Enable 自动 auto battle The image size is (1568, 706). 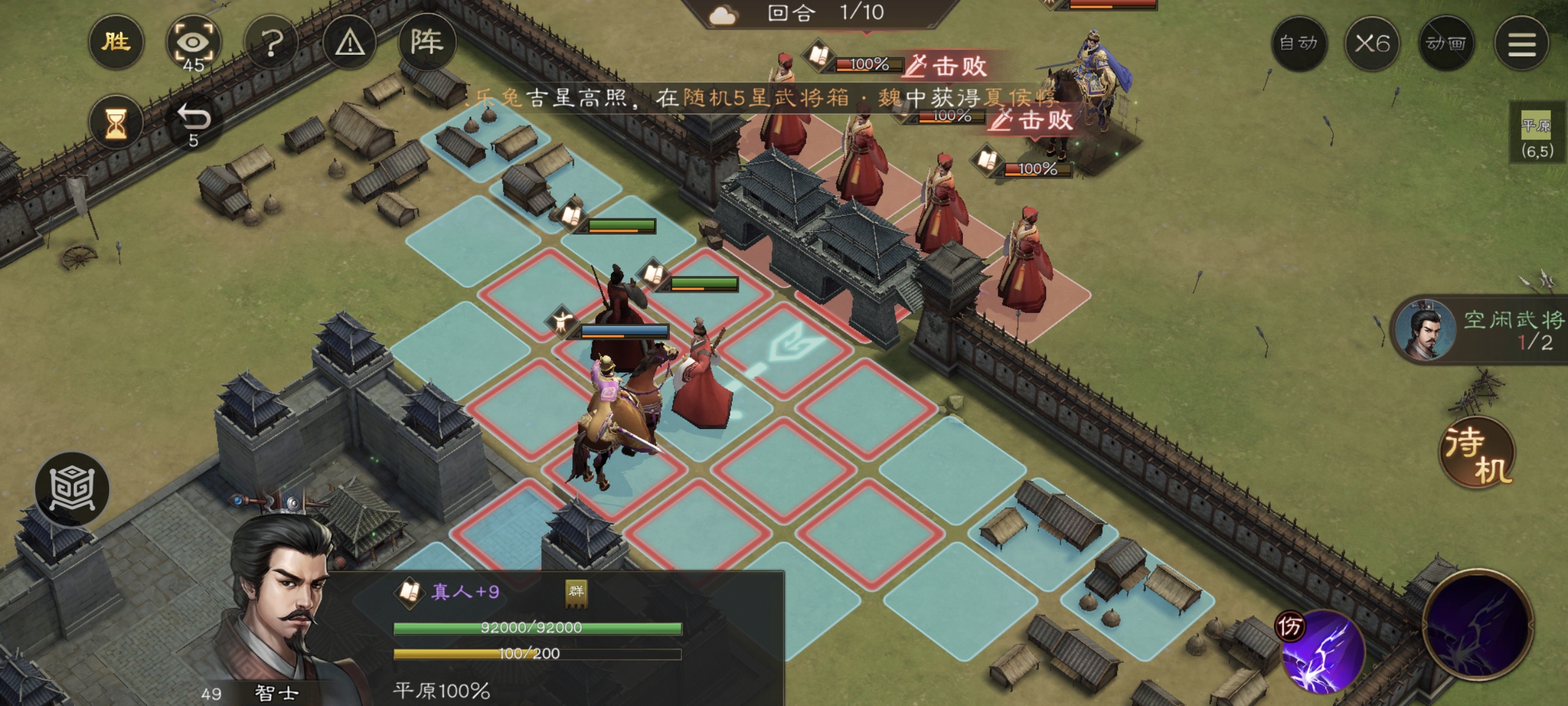(x=1298, y=44)
